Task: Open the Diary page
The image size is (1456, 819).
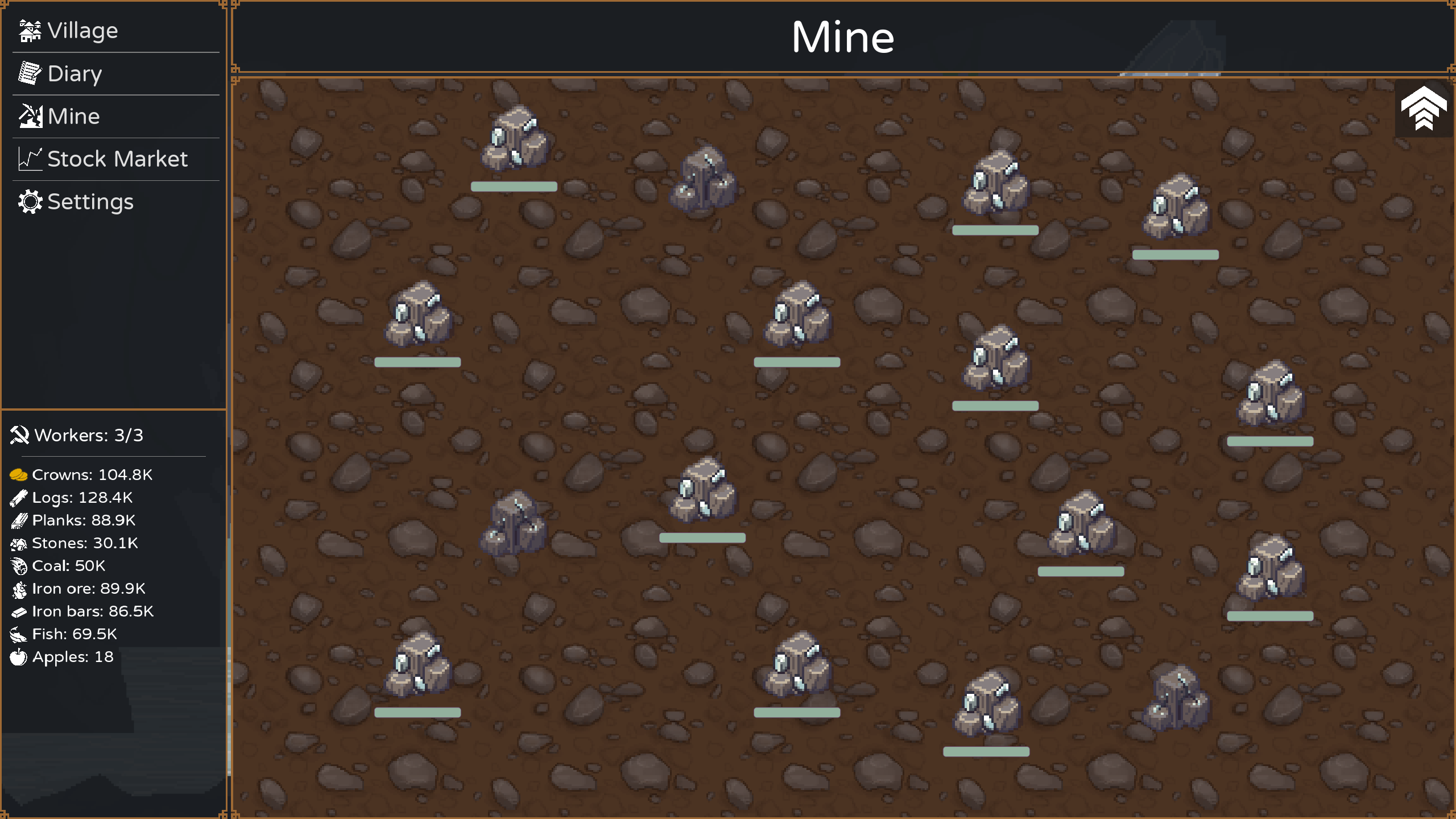Action: click(75, 74)
